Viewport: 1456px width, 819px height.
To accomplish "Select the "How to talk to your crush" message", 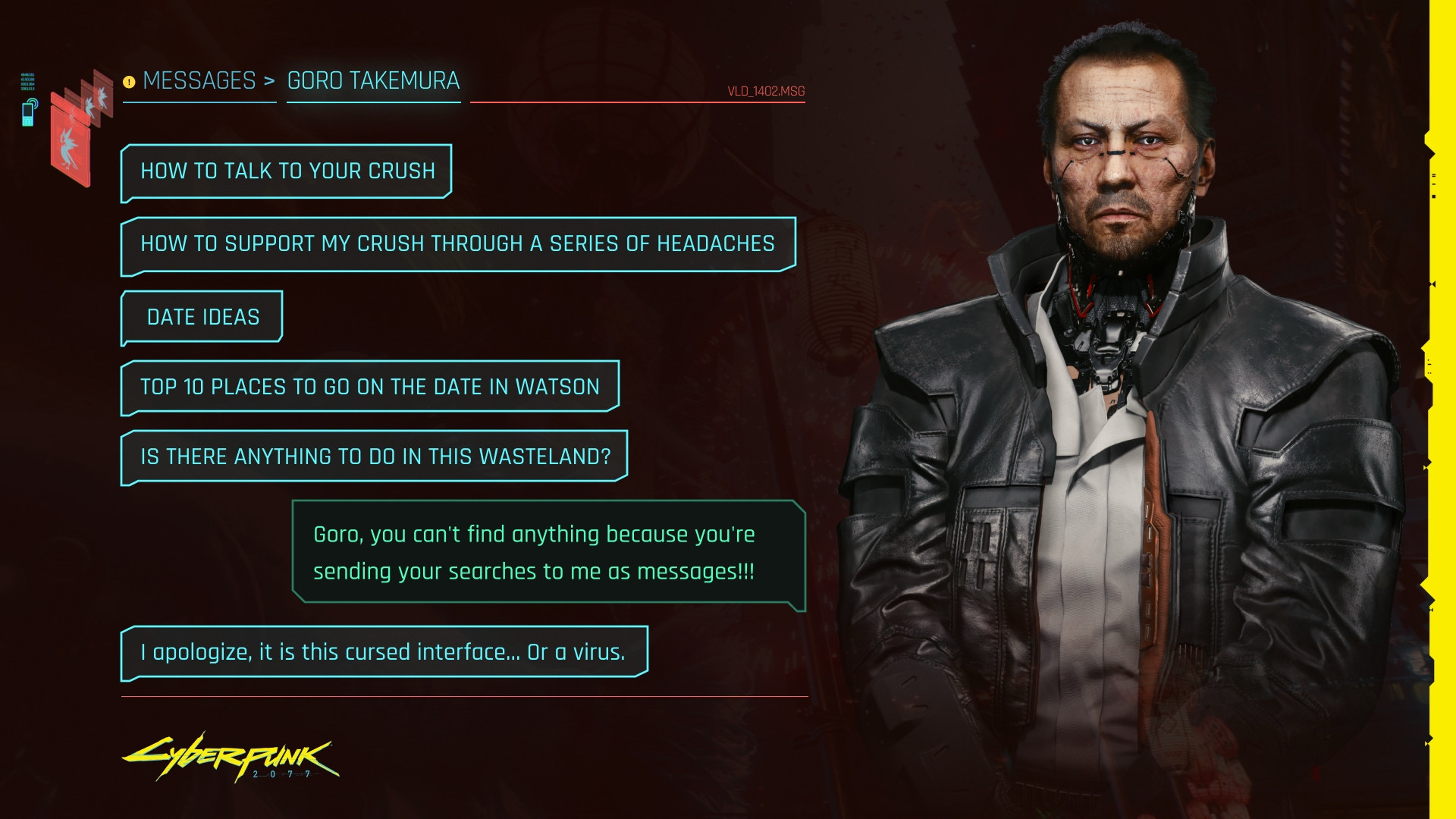I will click(x=287, y=171).
